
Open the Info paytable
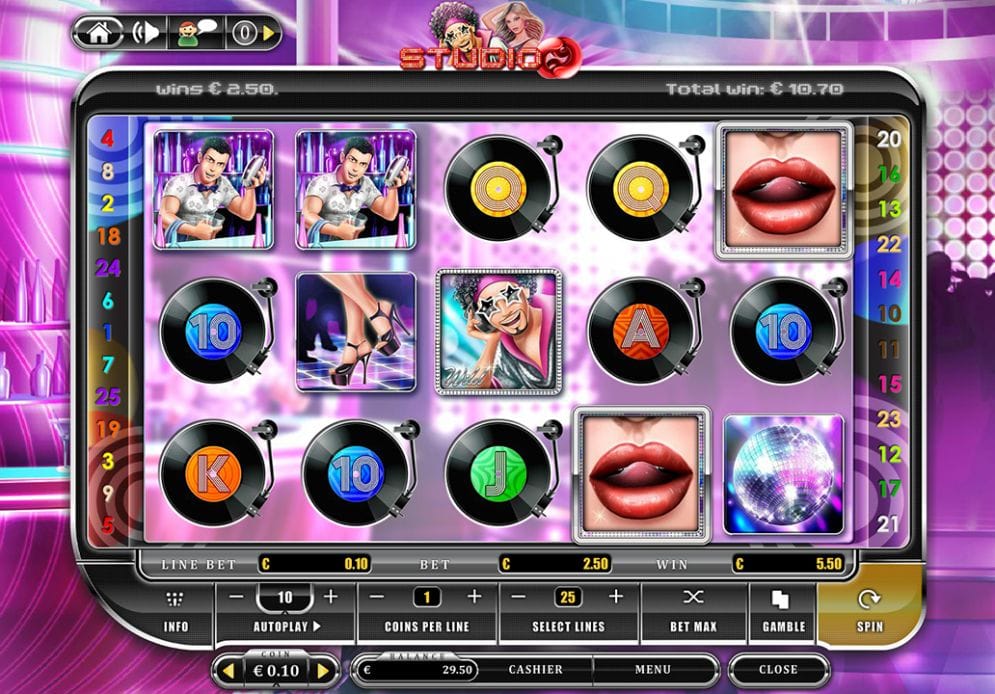point(176,610)
